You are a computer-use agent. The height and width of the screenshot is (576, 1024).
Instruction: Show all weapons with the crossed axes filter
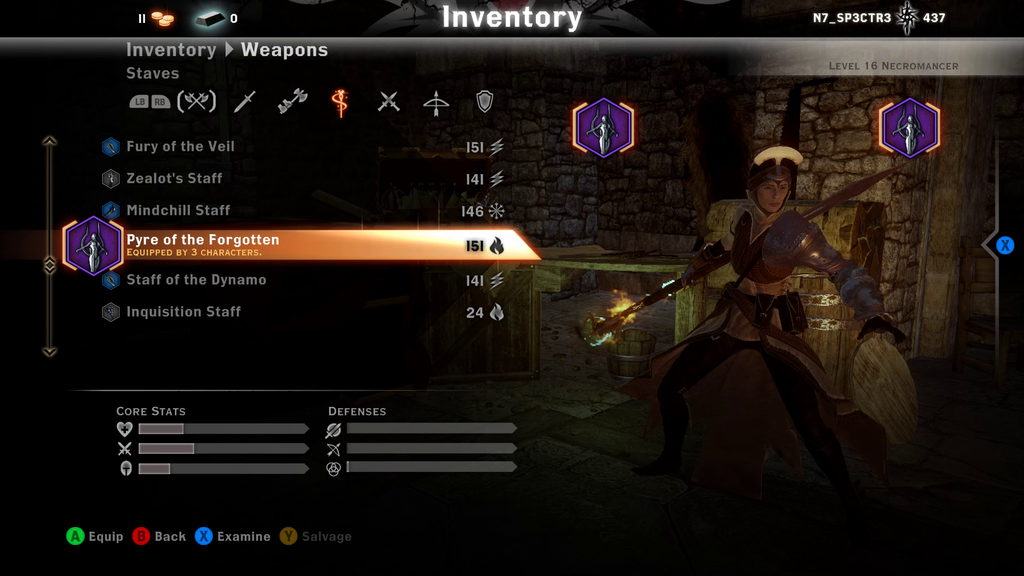click(197, 102)
